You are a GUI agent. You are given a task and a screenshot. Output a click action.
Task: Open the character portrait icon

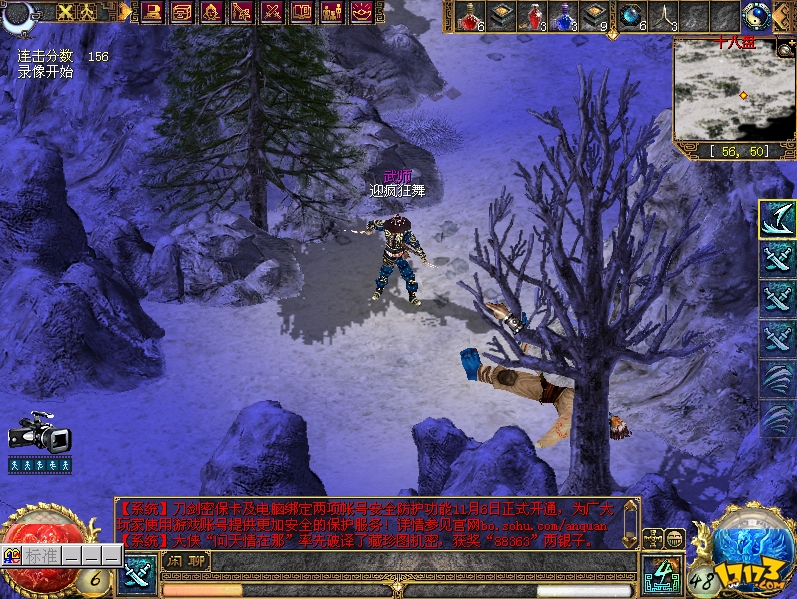click(x=211, y=12)
